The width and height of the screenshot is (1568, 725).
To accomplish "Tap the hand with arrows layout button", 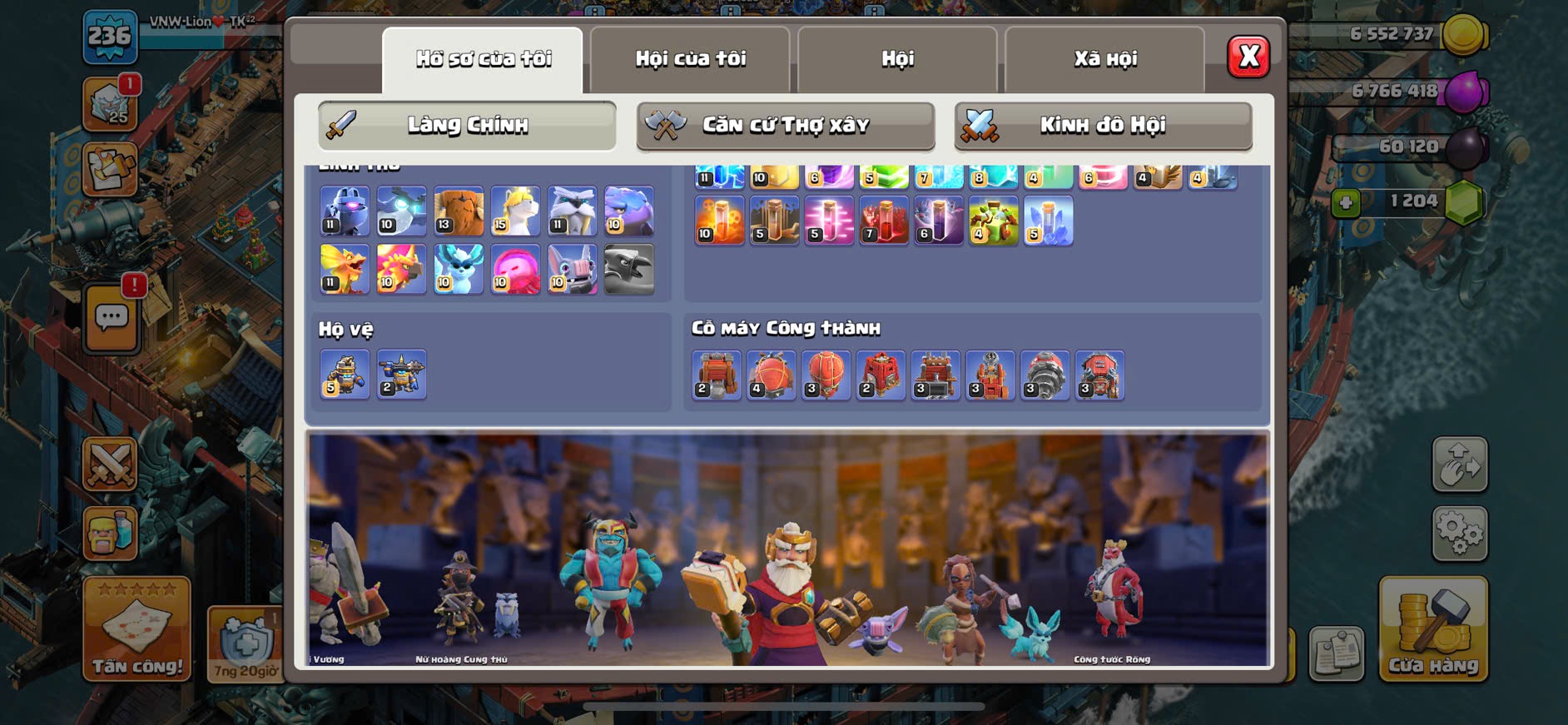I will 1459,464.
